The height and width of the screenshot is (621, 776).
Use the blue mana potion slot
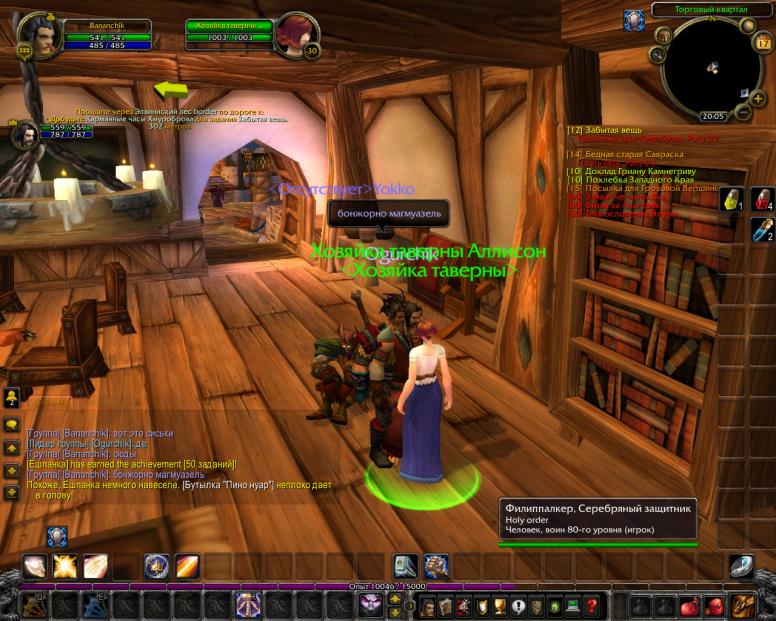coord(762,230)
